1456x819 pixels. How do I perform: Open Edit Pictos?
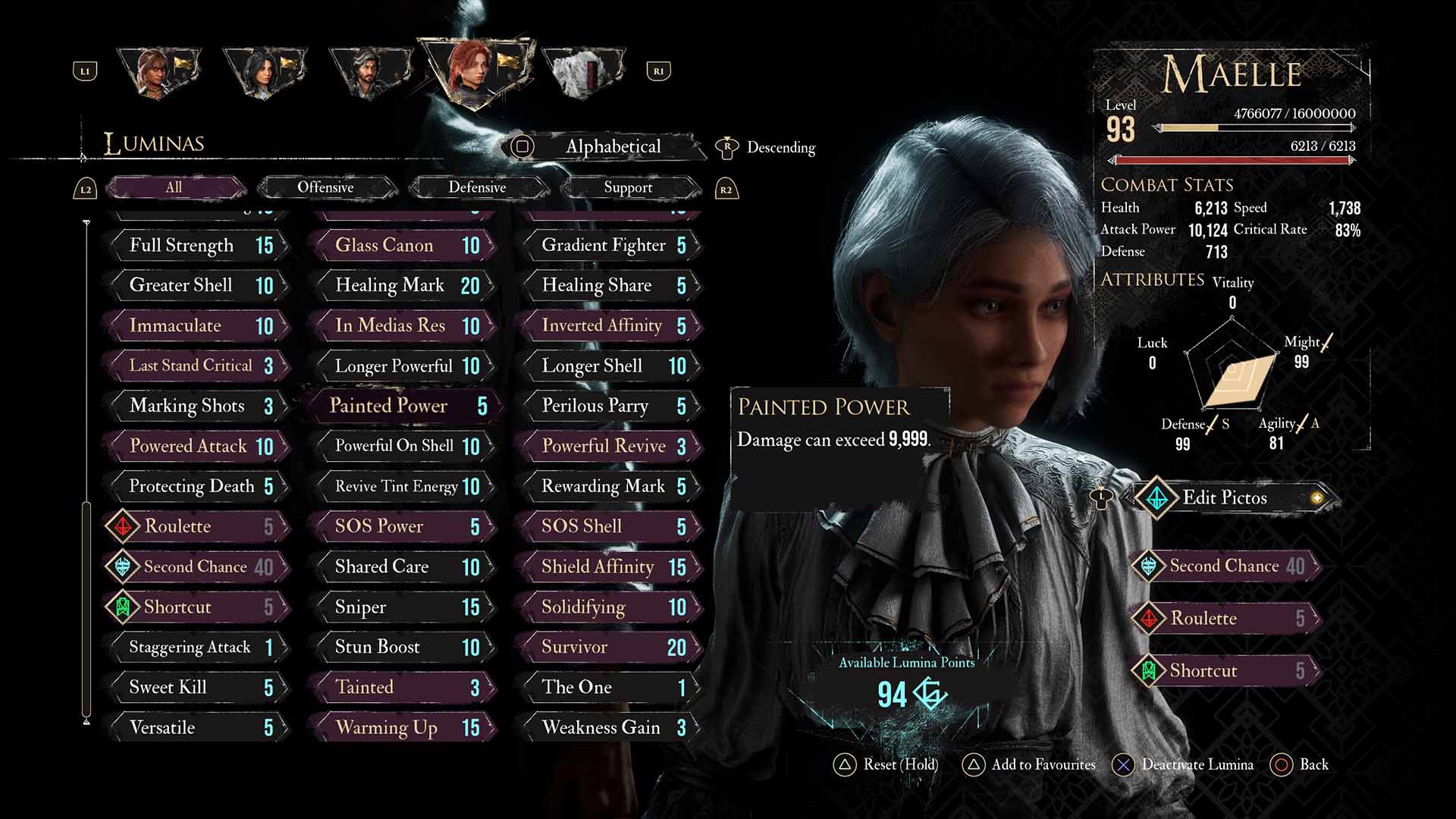pyautogui.click(x=1225, y=498)
